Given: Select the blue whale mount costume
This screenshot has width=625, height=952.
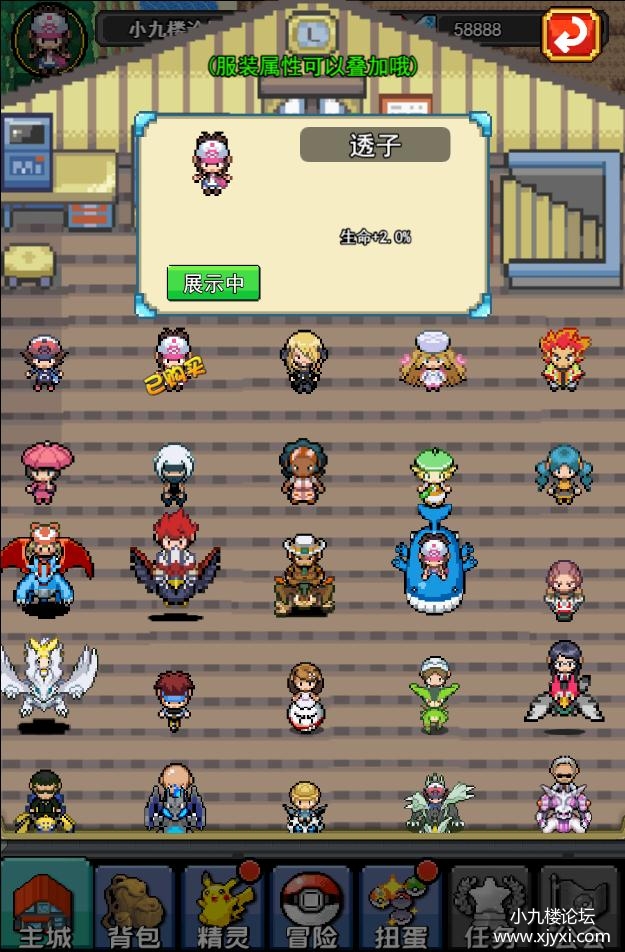Looking at the screenshot, I should (434, 558).
